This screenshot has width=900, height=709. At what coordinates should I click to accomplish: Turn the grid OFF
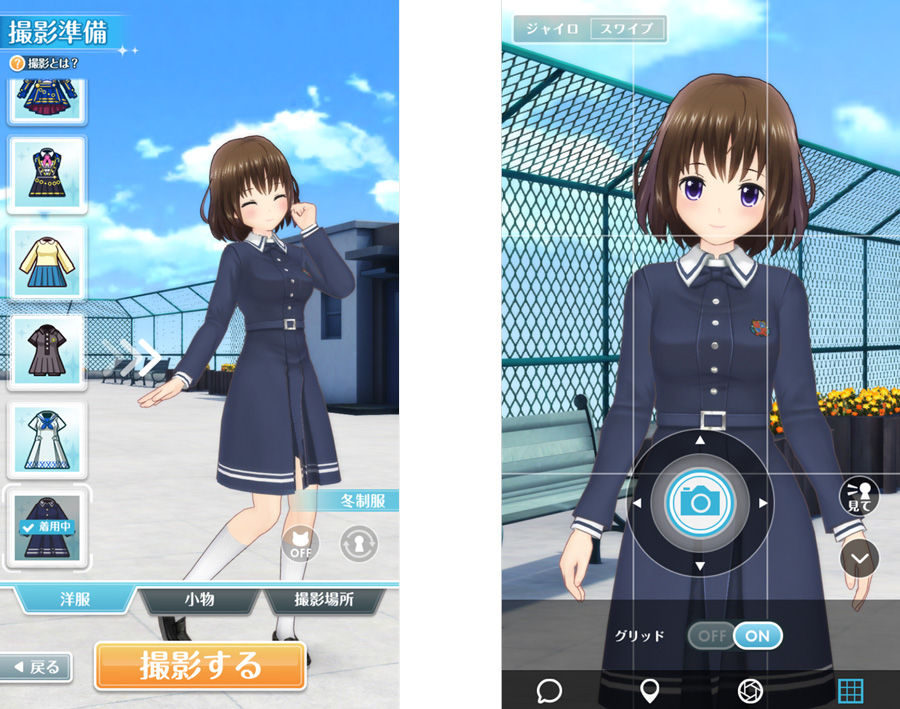712,635
